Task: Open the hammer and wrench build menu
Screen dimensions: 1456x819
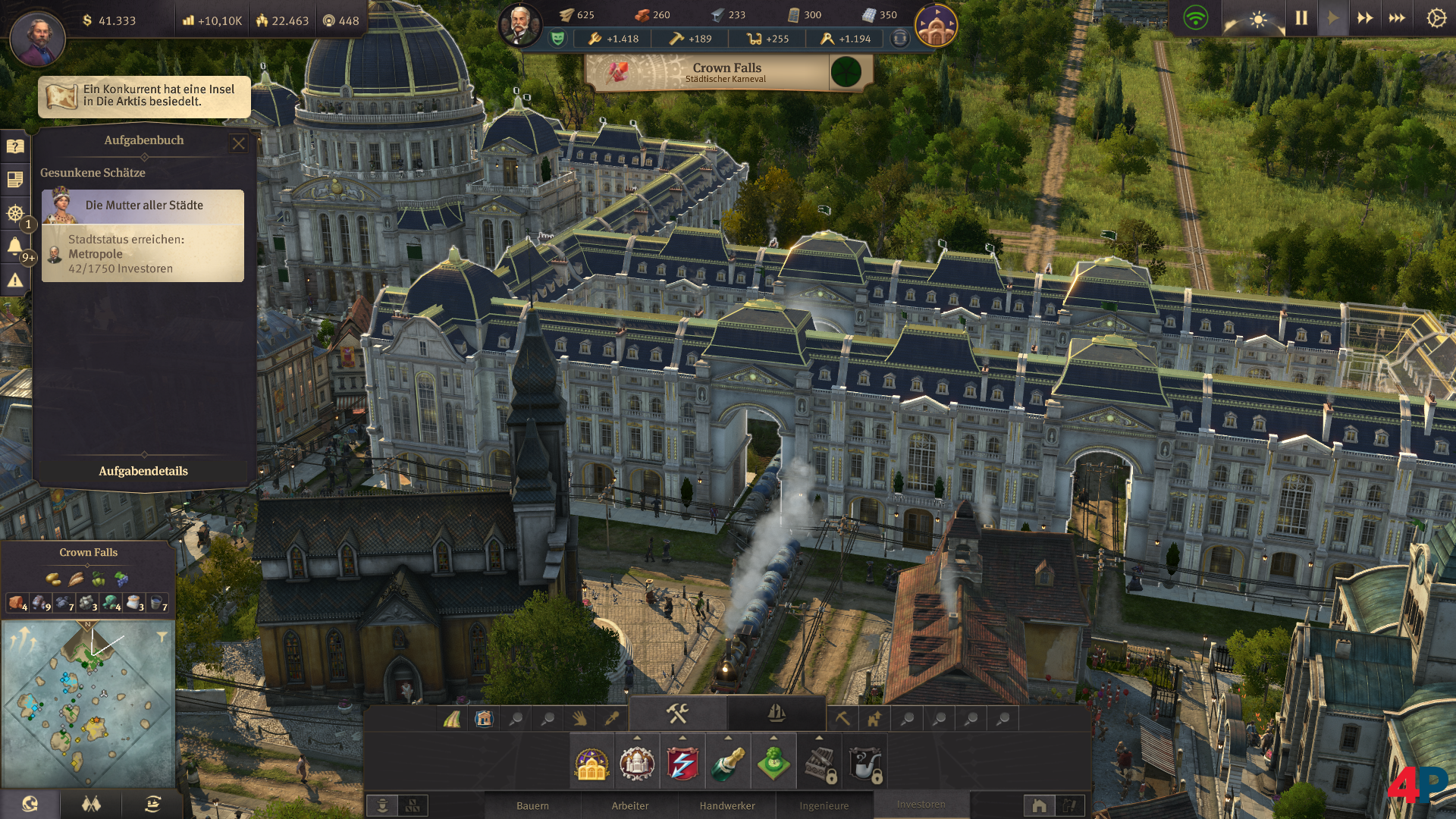Action: pyautogui.click(x=677, y=713)
